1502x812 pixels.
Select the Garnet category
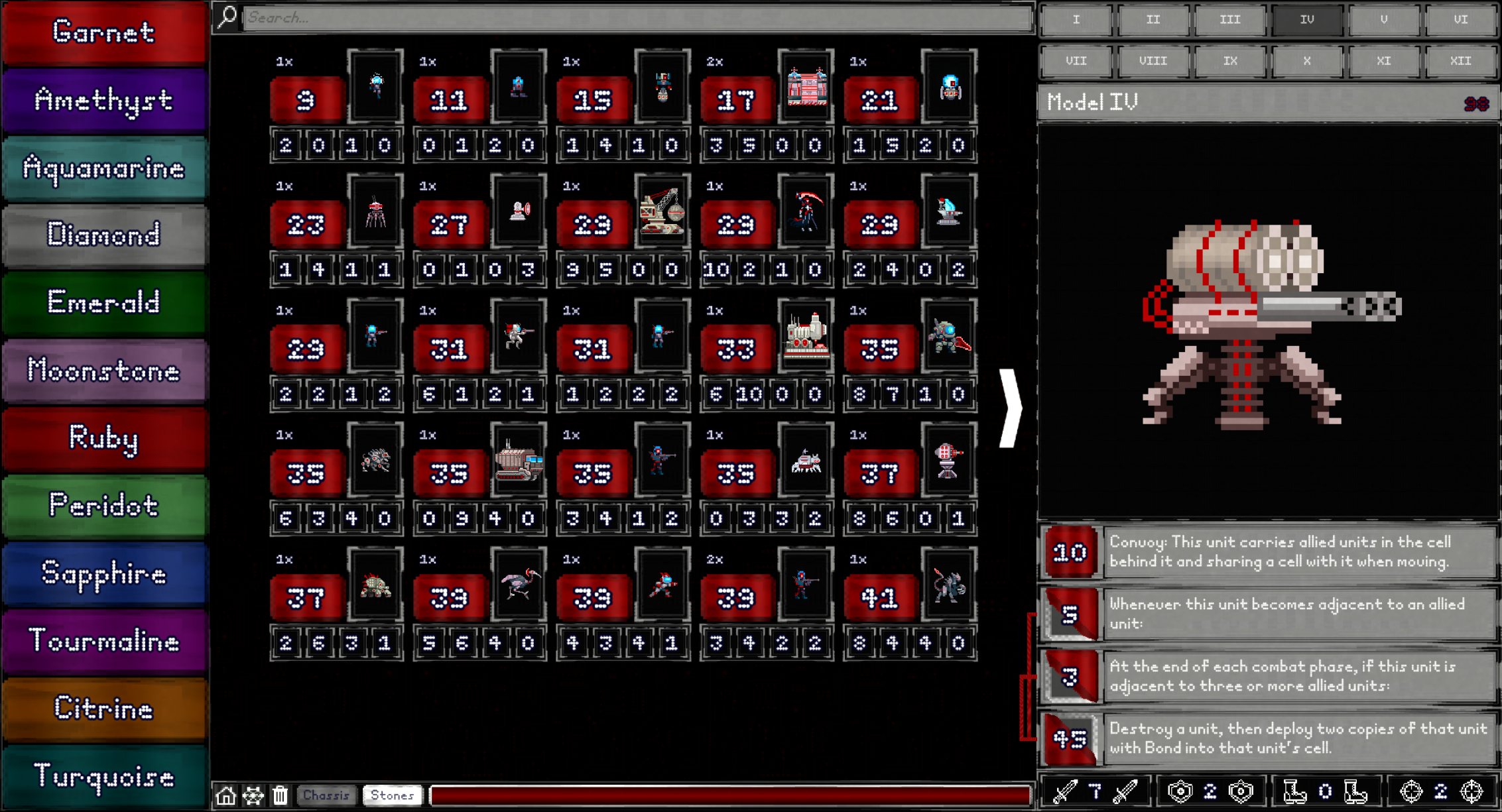tap(104, 32)
